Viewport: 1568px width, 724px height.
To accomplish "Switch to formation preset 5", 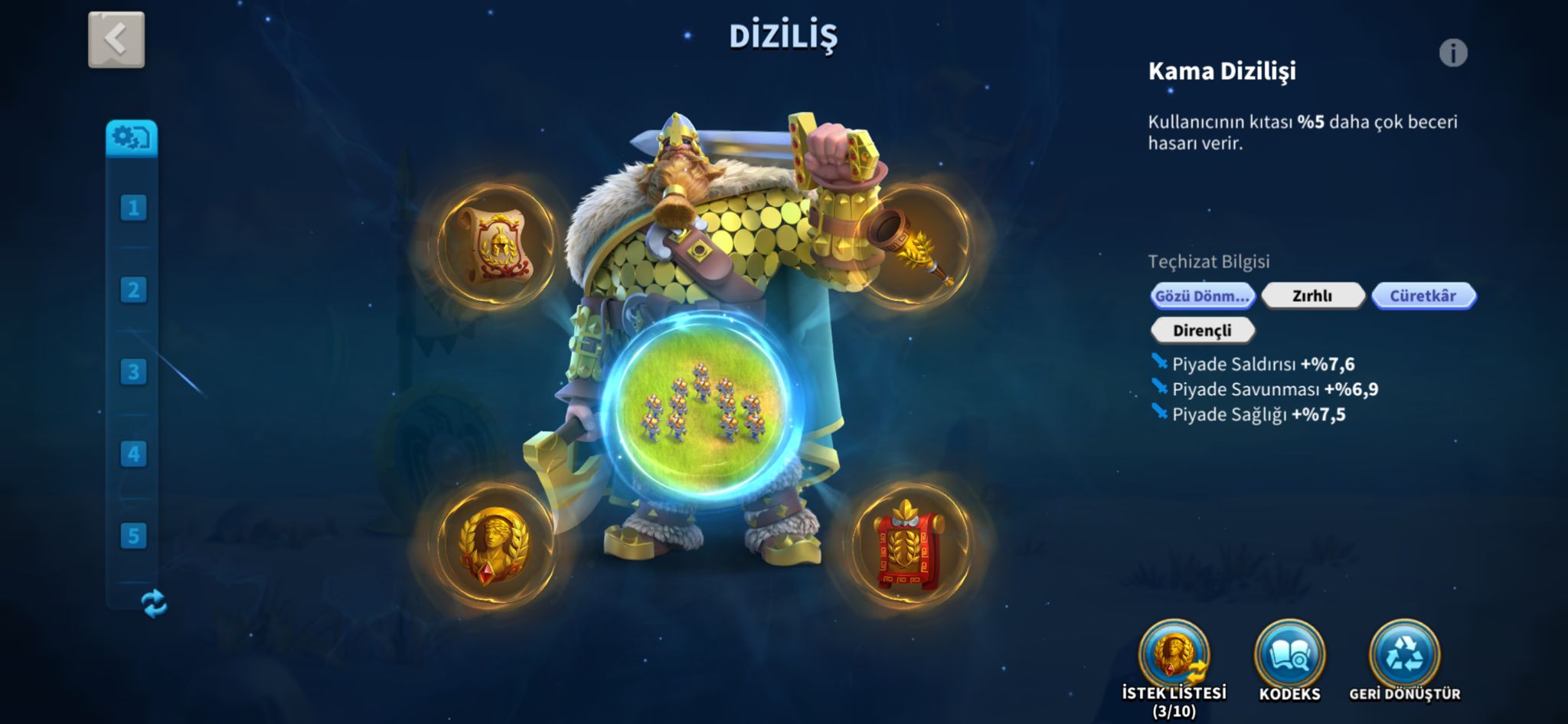I will [x=133, y=536].
